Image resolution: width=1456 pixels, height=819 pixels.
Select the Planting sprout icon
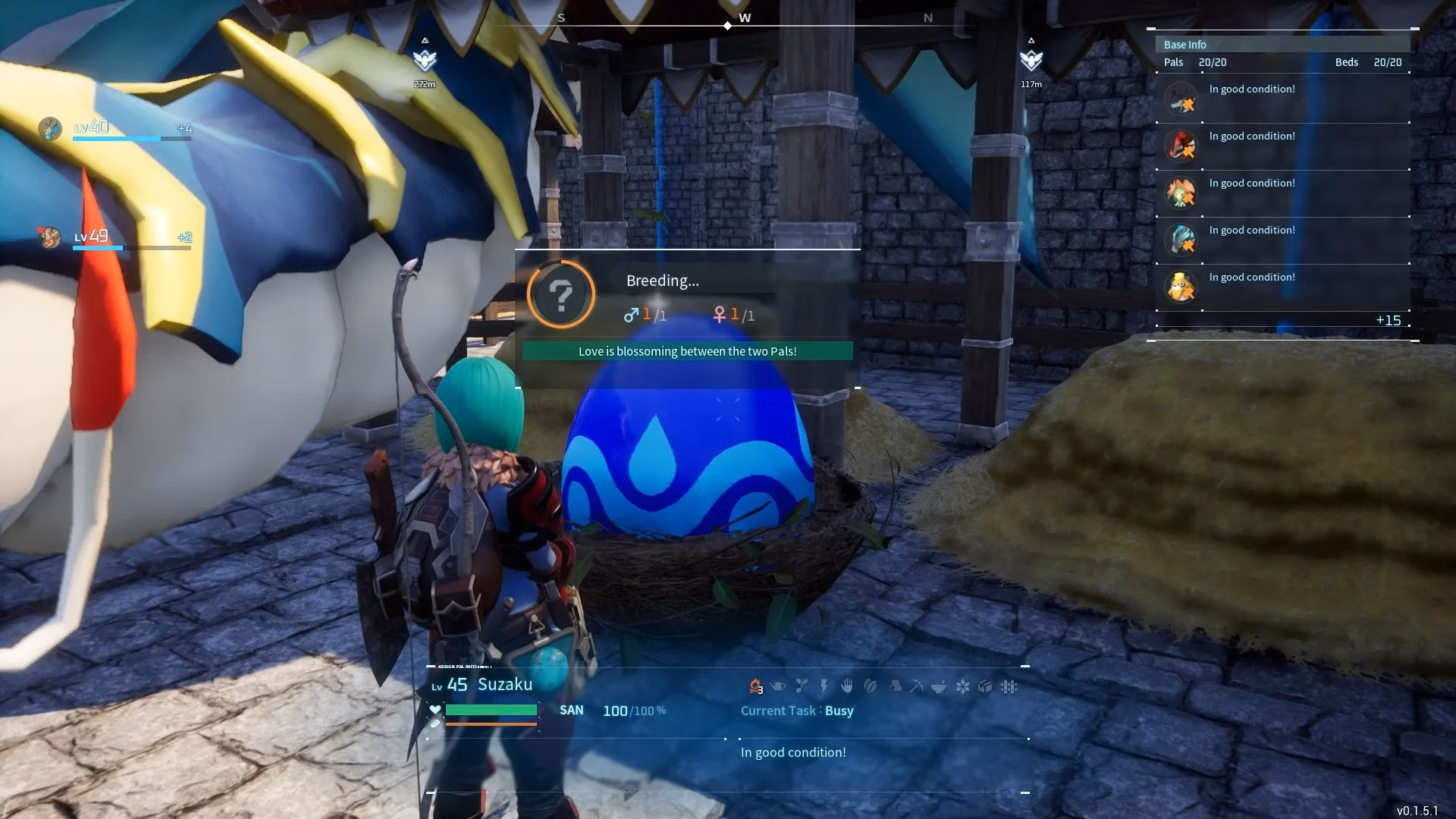[802, 686]
